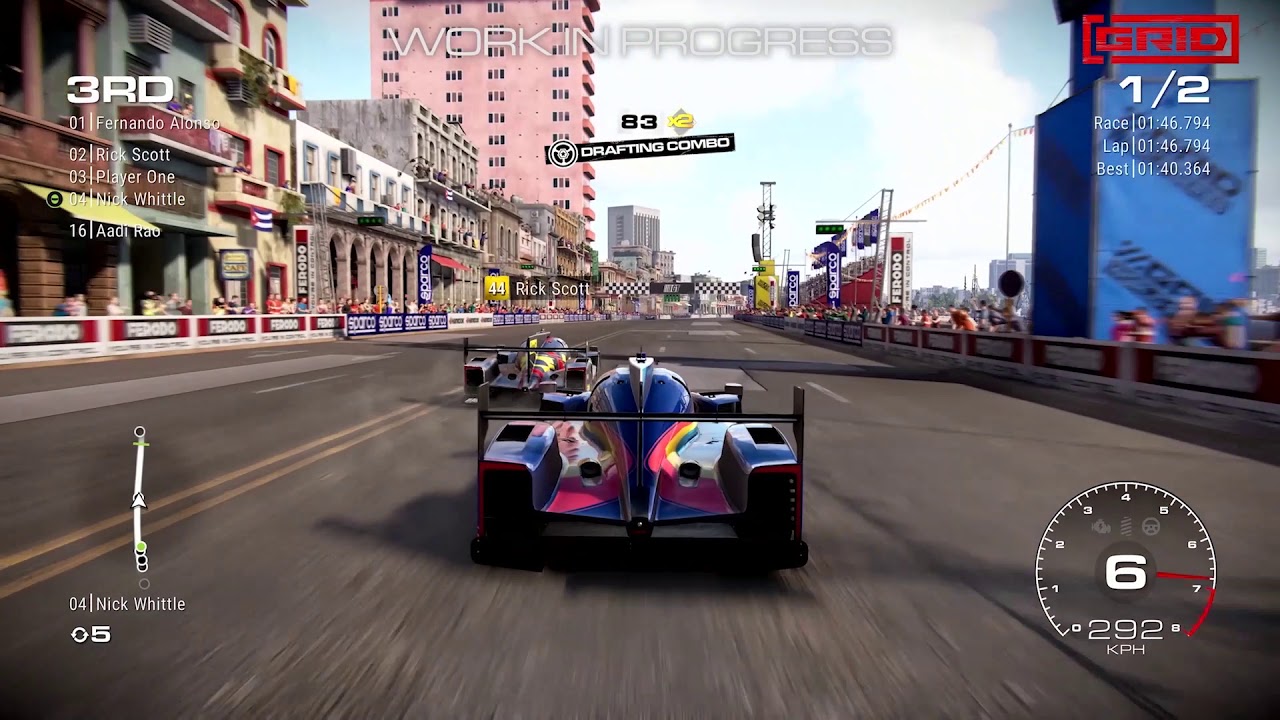This screenshot has height=720, width=1280.
Task: Toggle the green rival dot on the progress strip
Action: (x=141, y=547)
